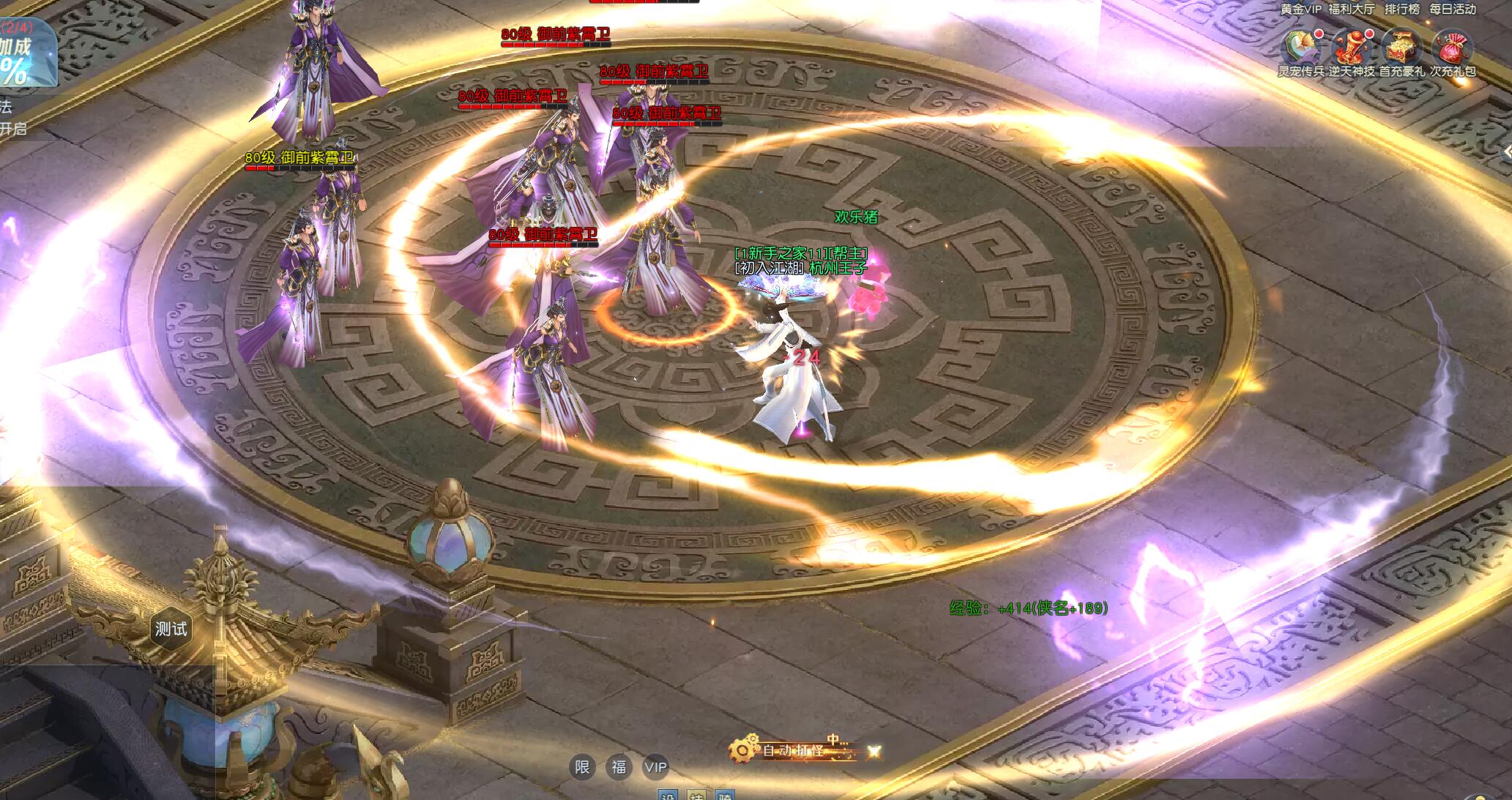Viewport: 1512px width, 800px height.
Task: Open the 首充豪礼 treasure chest
Action: [x=1401, y=48]
